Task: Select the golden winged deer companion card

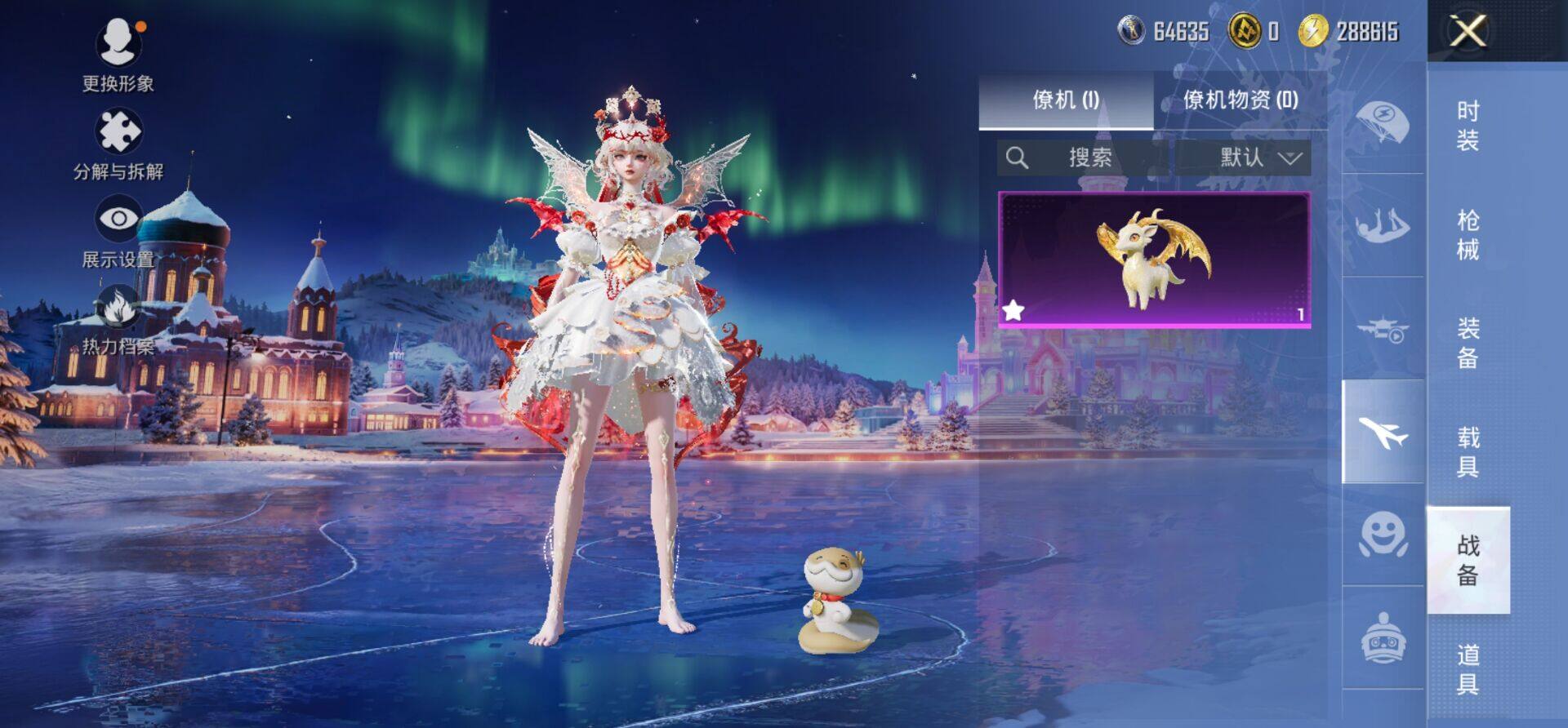Action: 1154,260
